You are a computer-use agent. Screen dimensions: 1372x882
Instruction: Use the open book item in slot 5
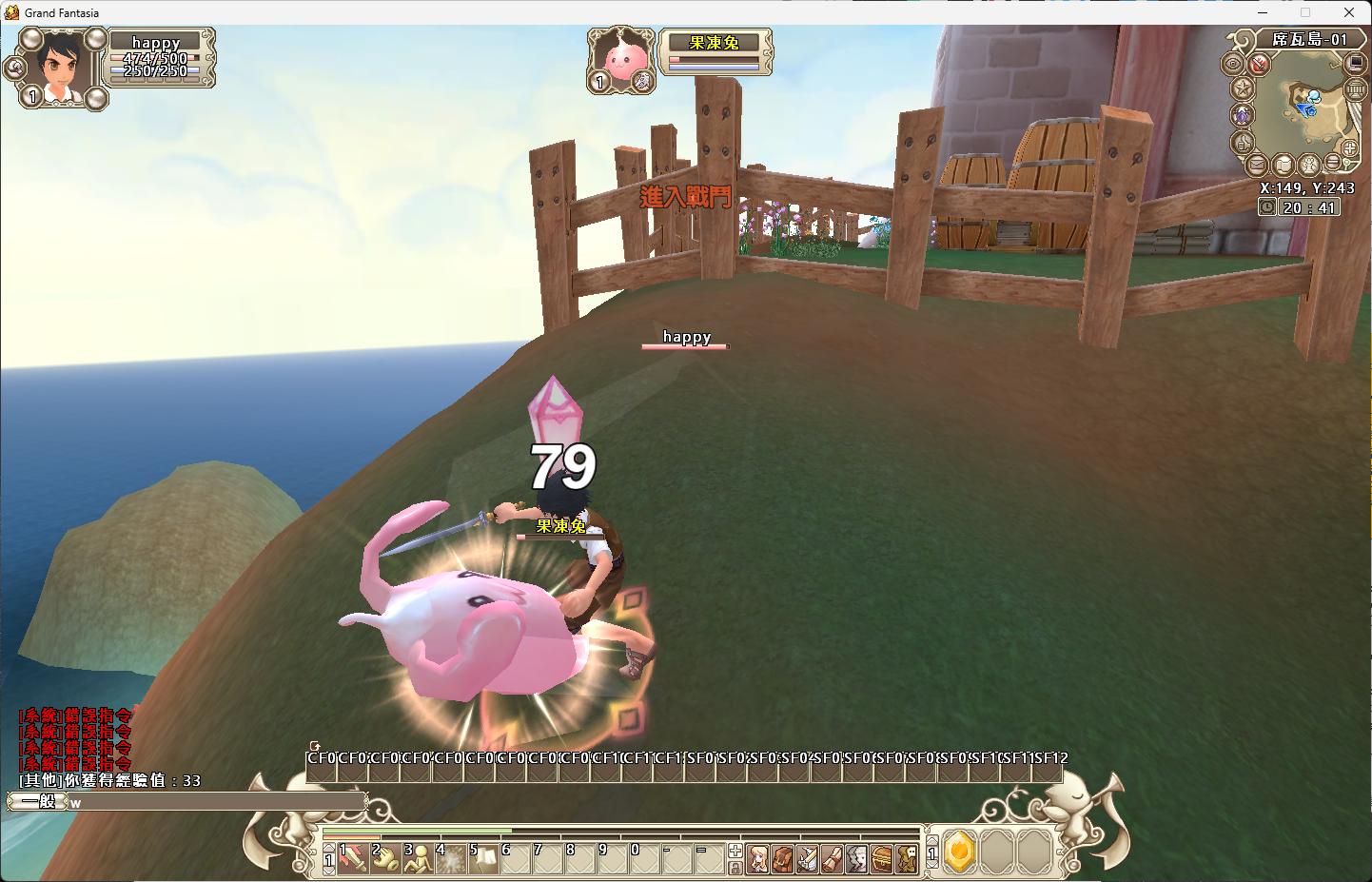tap(482, 857)
